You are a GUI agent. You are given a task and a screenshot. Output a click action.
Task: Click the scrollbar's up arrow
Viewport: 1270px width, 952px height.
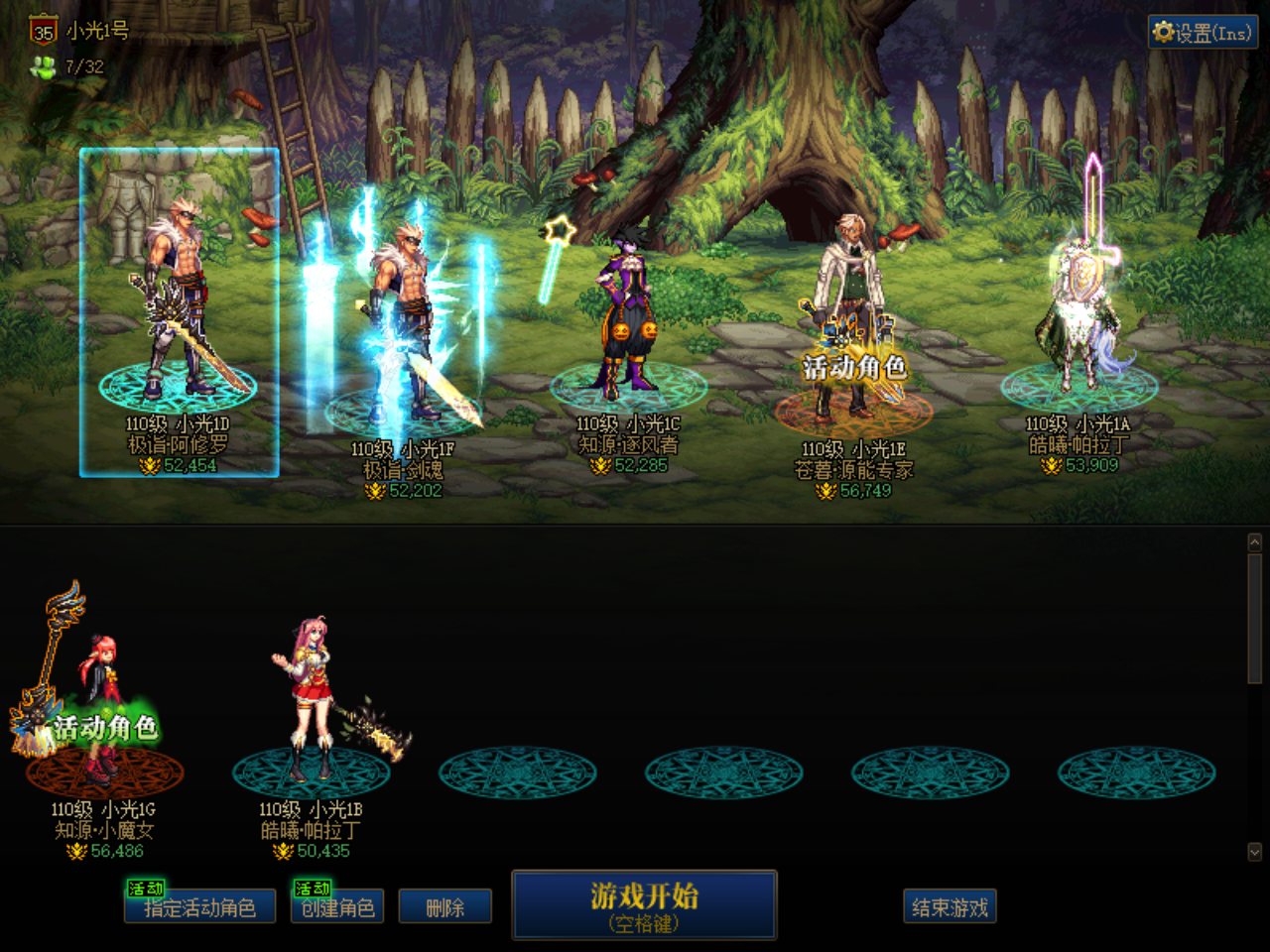1254,542
